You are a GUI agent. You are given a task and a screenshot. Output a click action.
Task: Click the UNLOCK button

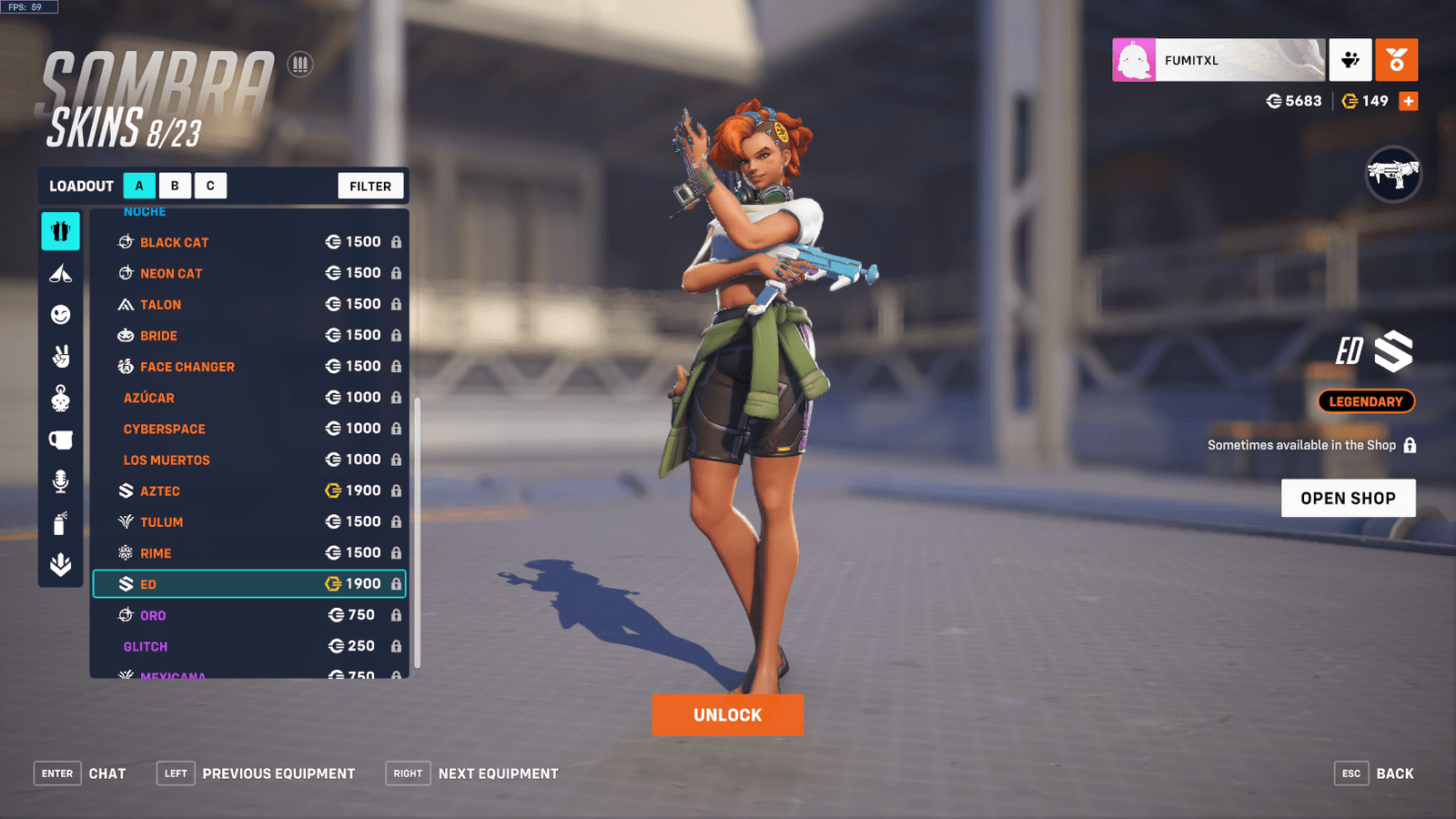click(x=727, y=715)
